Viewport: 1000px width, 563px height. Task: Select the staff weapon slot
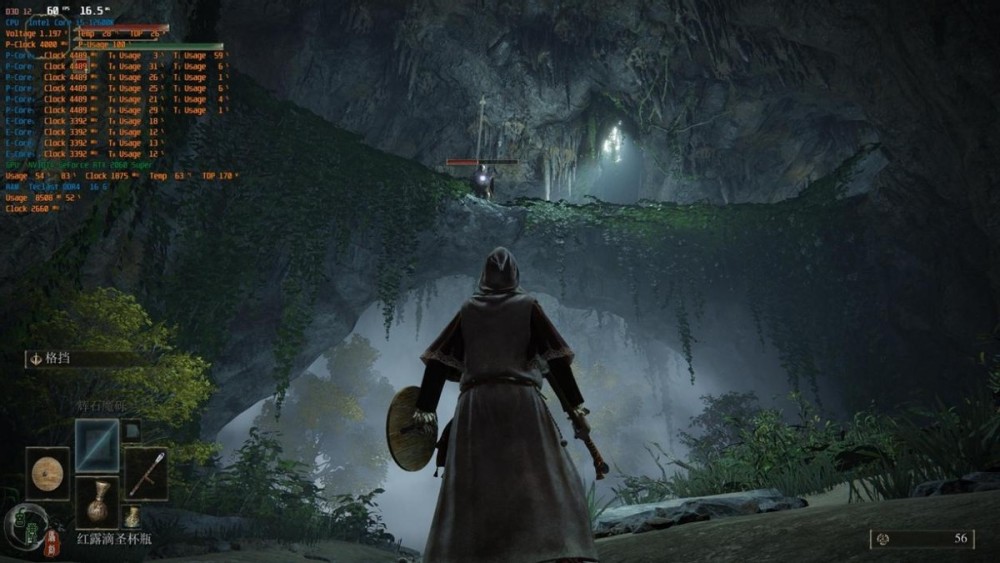pyautogui.click(x=146, y=474)
